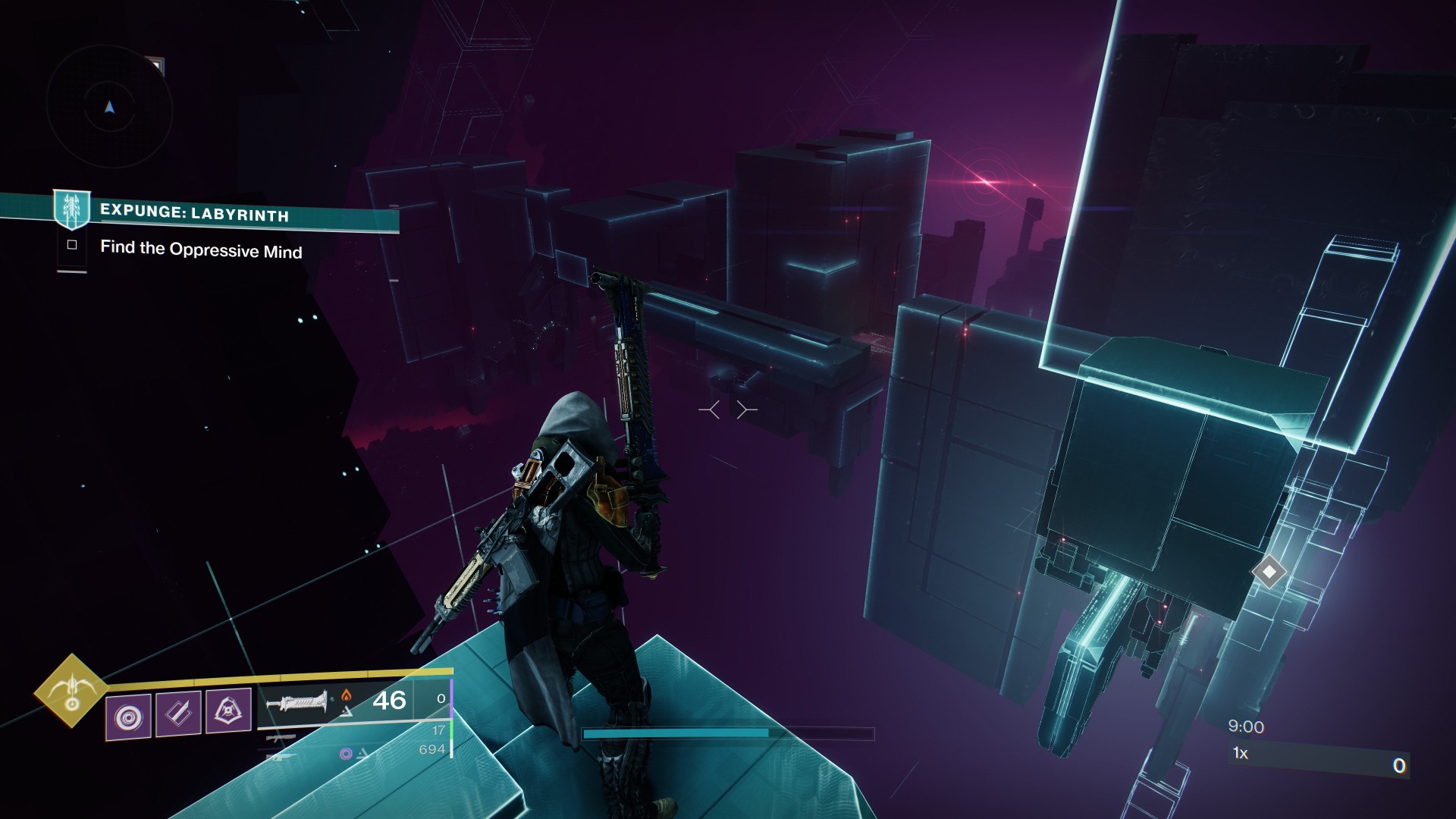Click the white diamond objective waypoint marker

[x=1269, y=571]
